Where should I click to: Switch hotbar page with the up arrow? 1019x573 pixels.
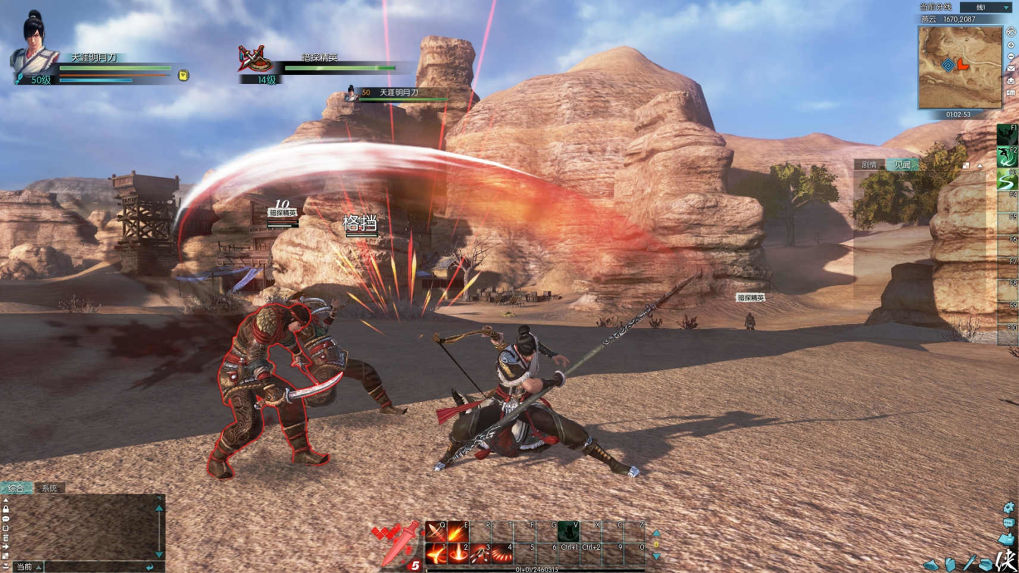pyautogui.click(x=656, y=534)
